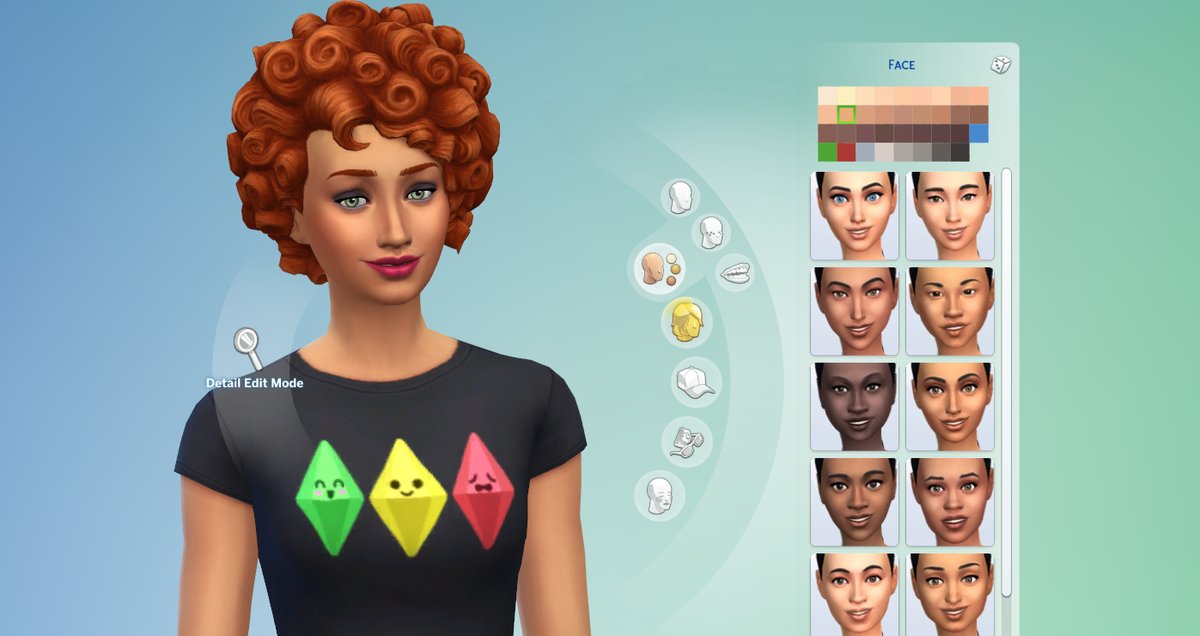1200x636 pixels.
Task: Click the randomize dice icon
Action: [x=1000, y=65]
